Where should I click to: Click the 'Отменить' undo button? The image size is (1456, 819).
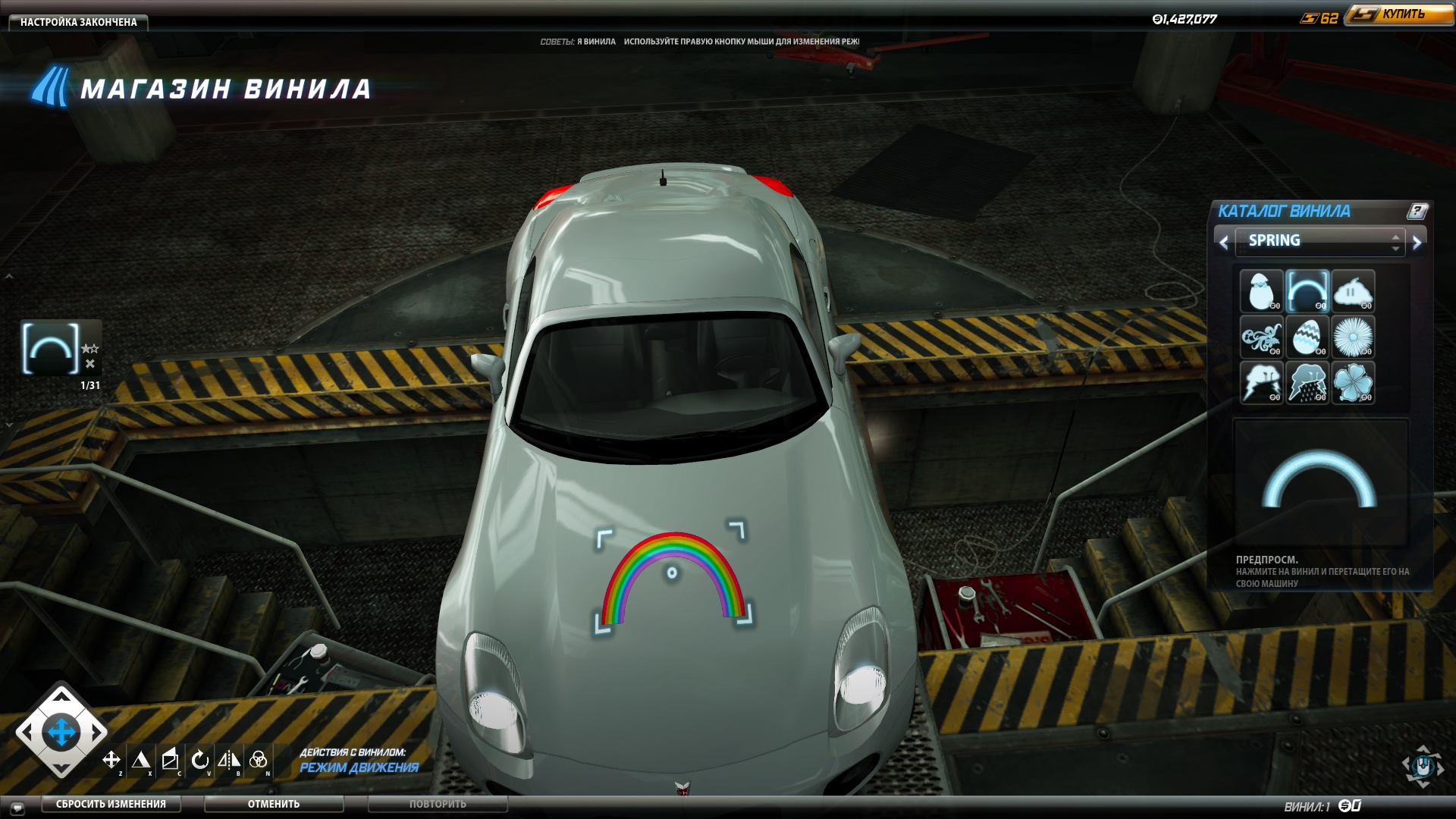click(273, 804)
